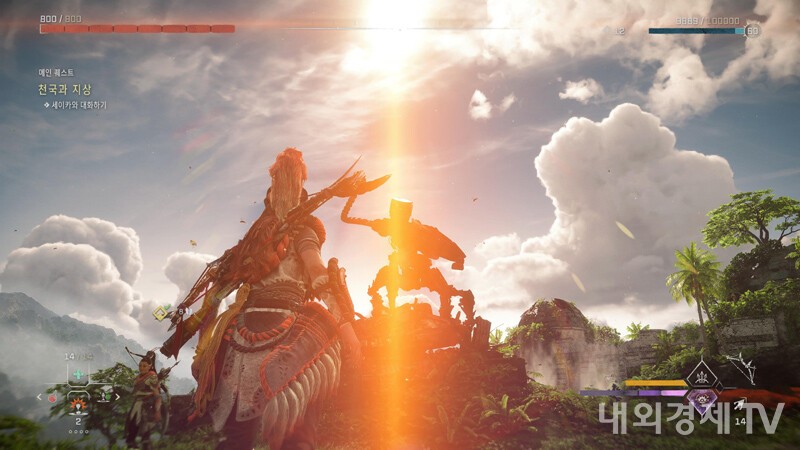Click the right arrow of the tool selector
The image size is (800, 450).
[x=117, y=397]
